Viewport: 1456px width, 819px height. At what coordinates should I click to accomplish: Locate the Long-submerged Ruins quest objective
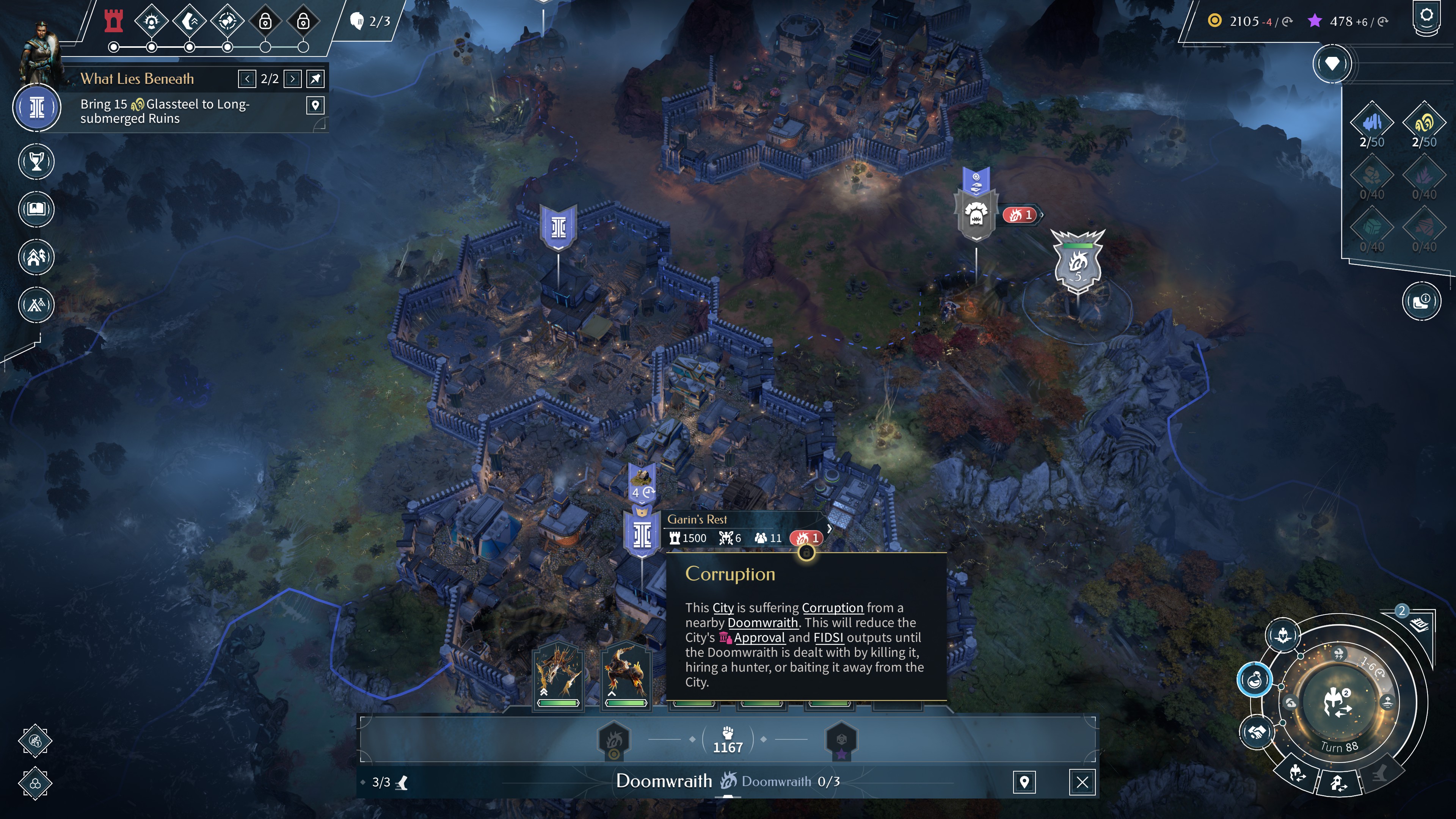pos(315,105)
